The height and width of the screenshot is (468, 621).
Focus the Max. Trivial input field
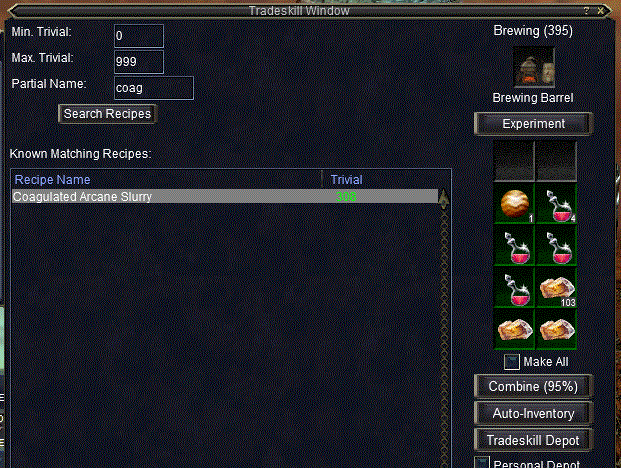(x=138, y=62)
